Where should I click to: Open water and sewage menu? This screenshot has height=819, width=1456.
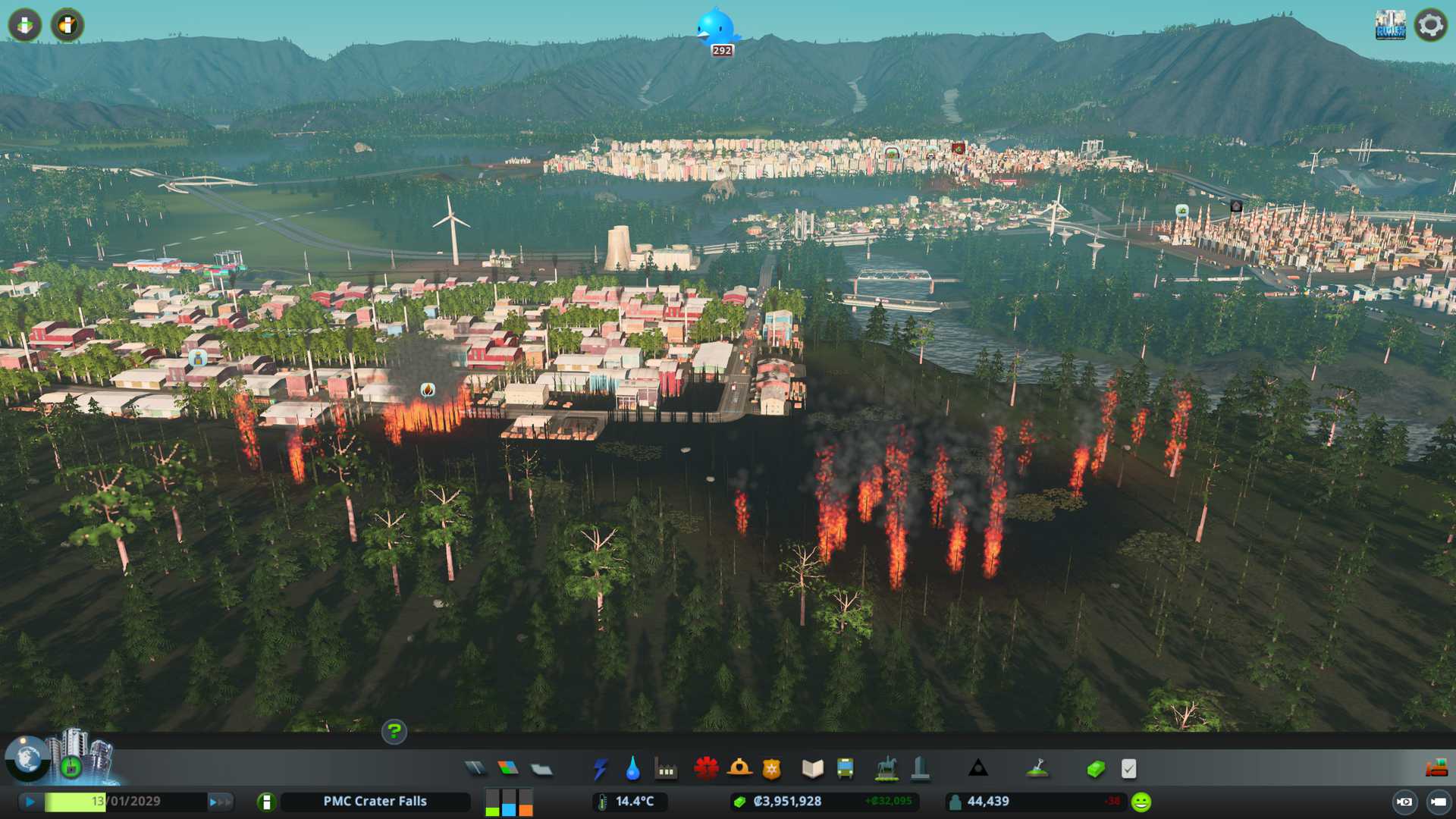[x=632, y=769]
